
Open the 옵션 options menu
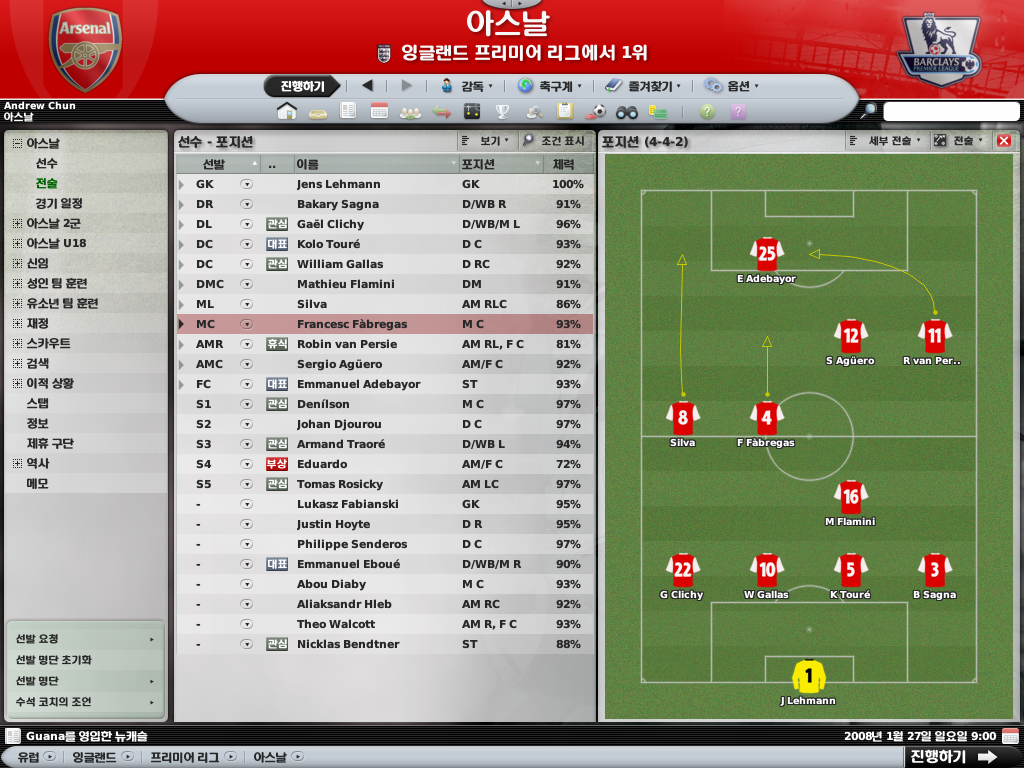click(x=731, y=86)
